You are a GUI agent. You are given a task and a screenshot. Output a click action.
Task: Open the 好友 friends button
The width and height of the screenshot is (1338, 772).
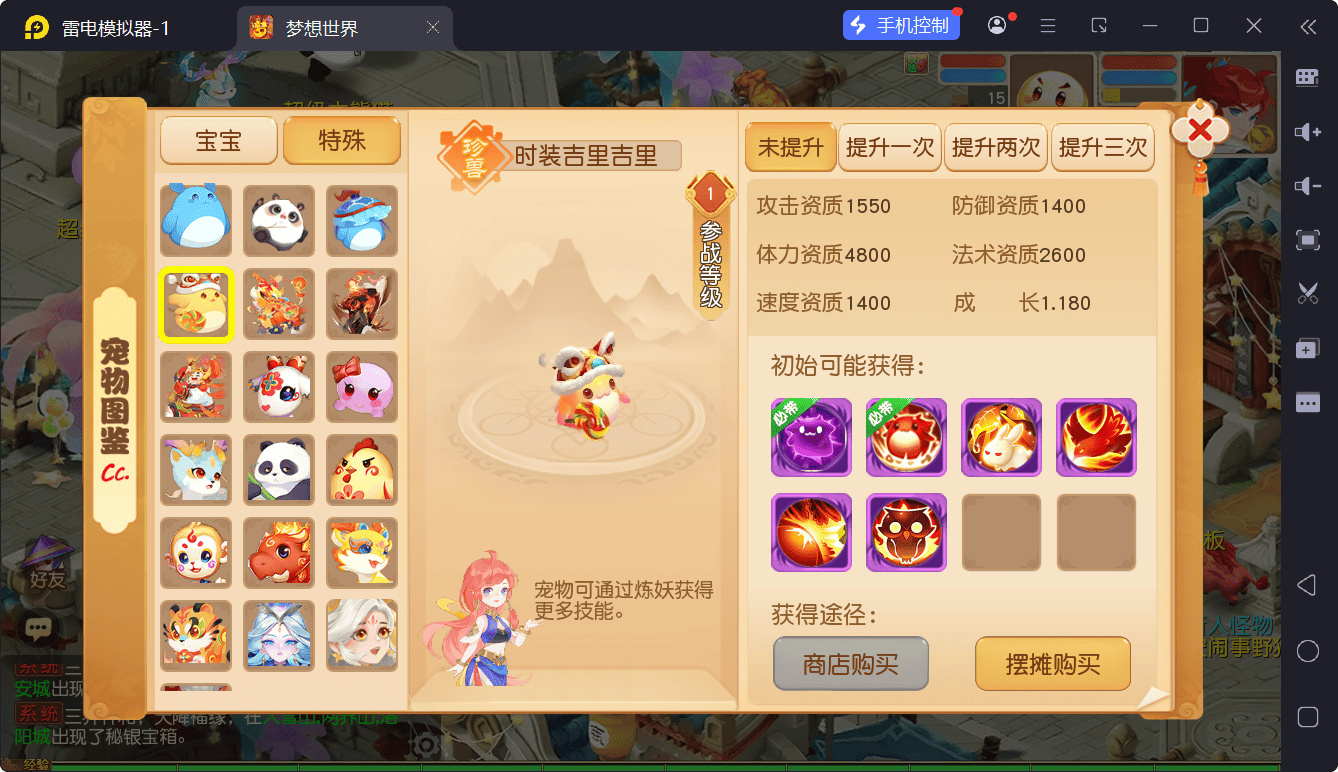coord(47,564)
